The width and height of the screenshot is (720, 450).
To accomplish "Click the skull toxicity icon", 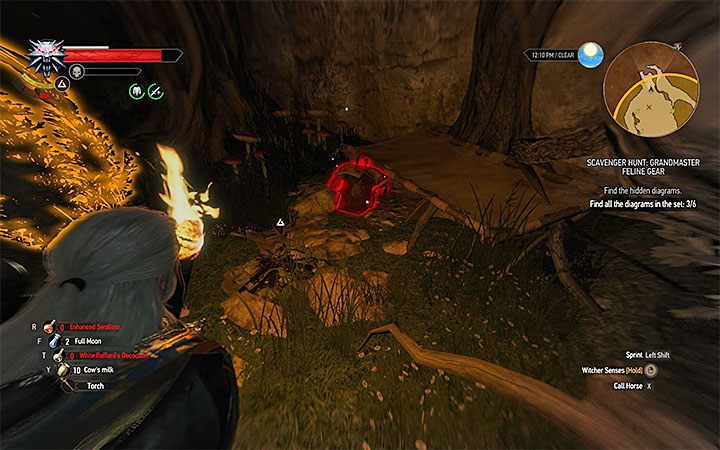I will pos(76,71).
